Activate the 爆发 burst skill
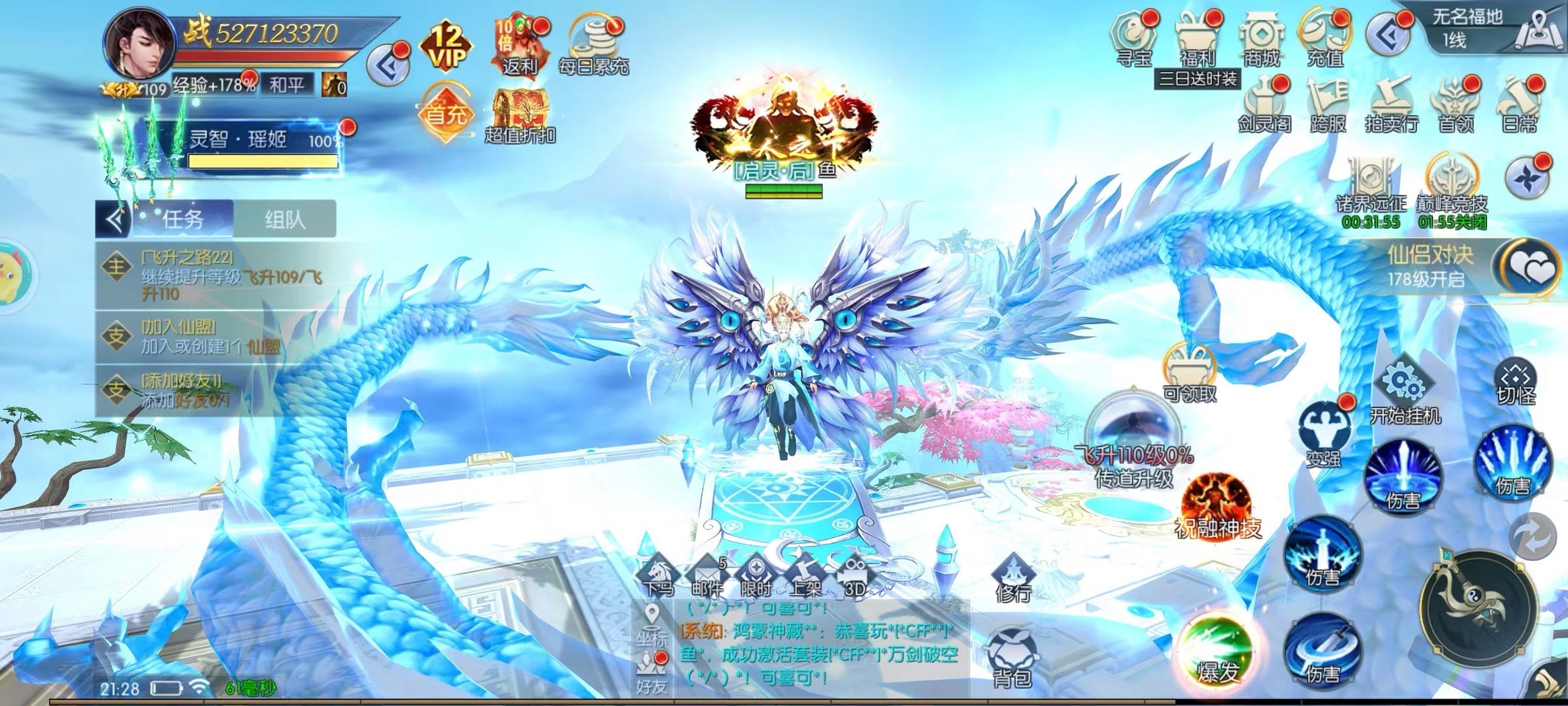Screen dimensions: 1568x706 [1216, 651]
